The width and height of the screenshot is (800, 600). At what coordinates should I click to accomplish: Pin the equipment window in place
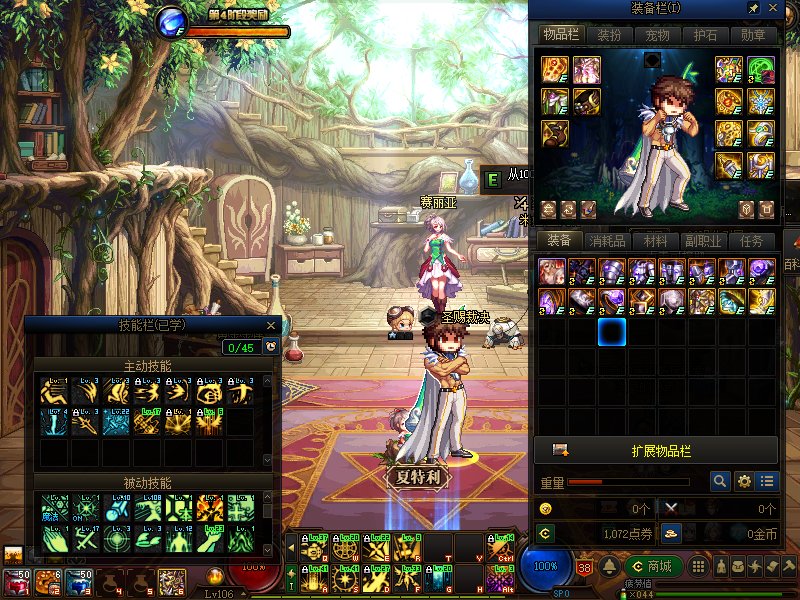[753, 8]
